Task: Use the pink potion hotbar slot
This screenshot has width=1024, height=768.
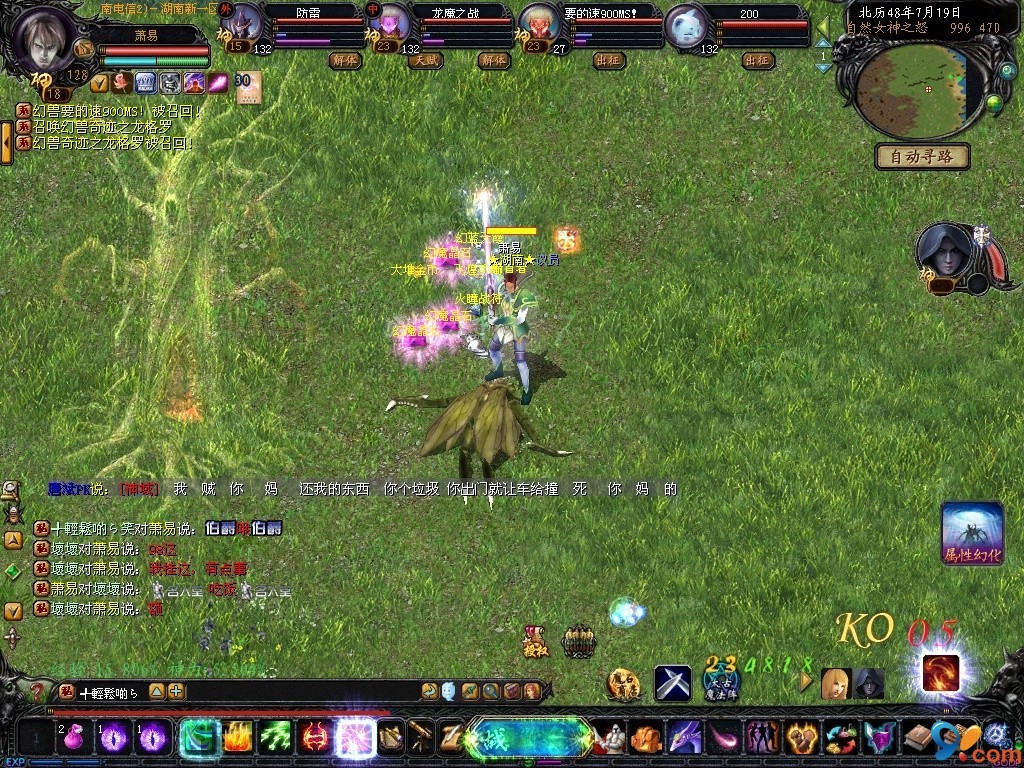Action: pos(72,738)
